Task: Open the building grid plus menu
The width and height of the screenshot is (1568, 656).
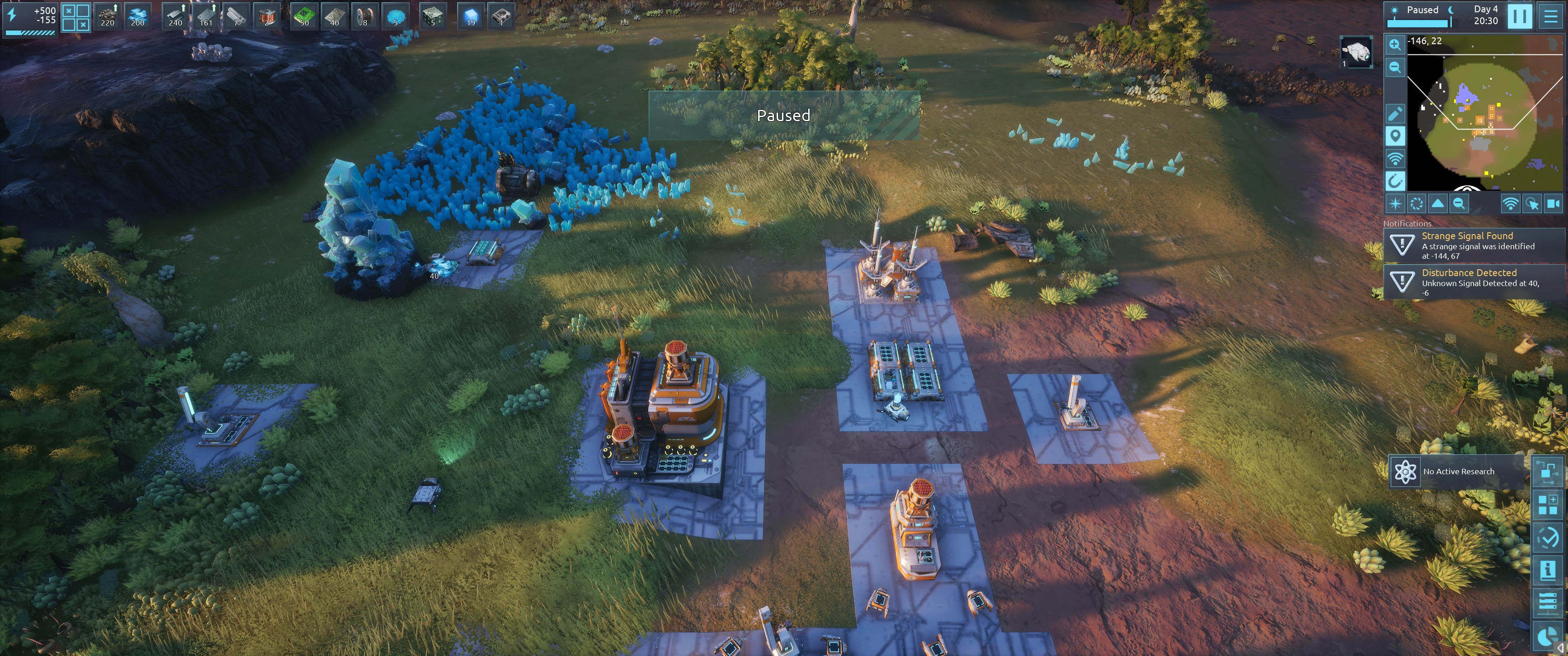Action: tap(1547, 504)
